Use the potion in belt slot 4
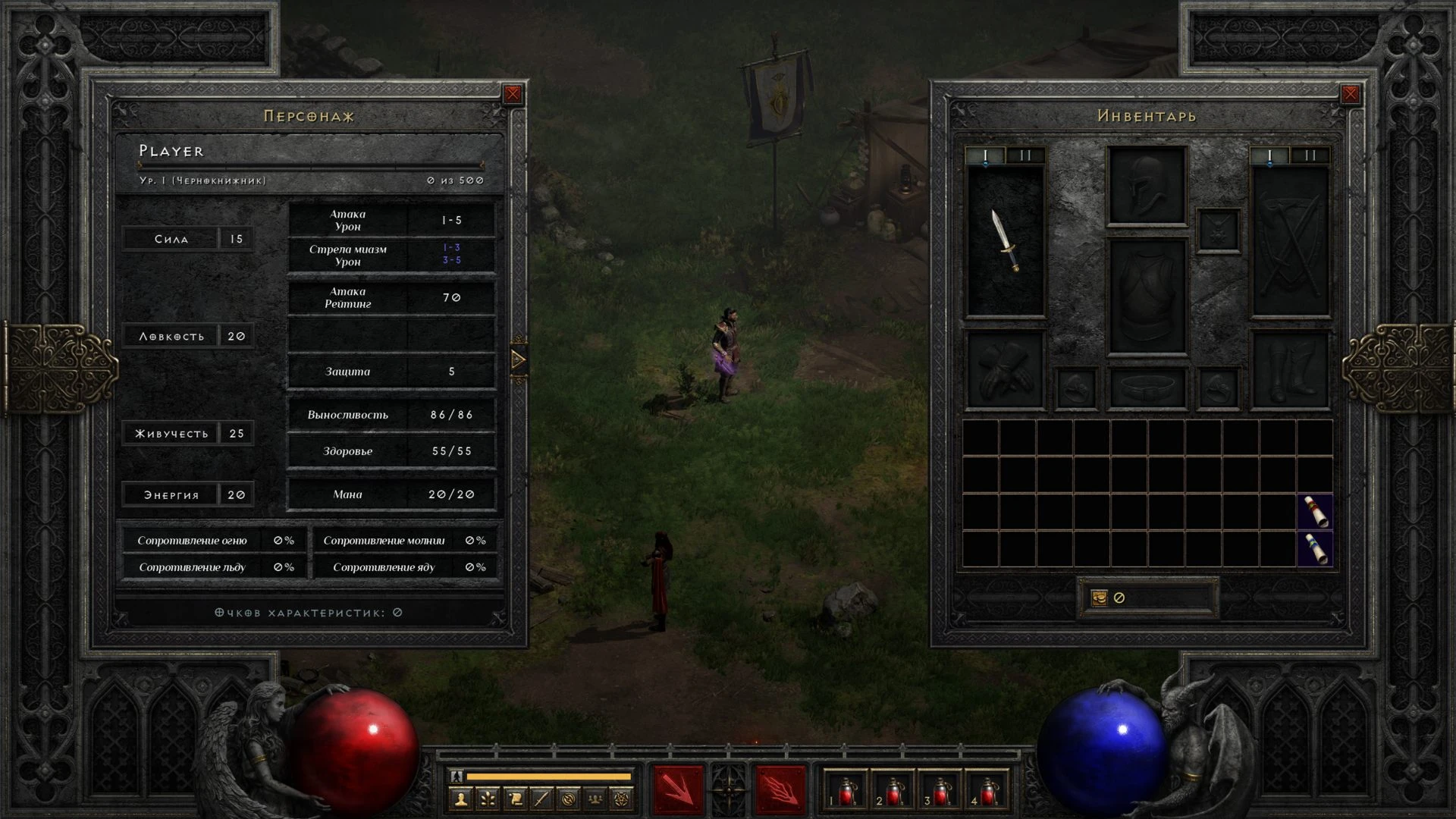The height and width of the screenshot is (819, 1456). pyautogui.click(x=988, y=792)
